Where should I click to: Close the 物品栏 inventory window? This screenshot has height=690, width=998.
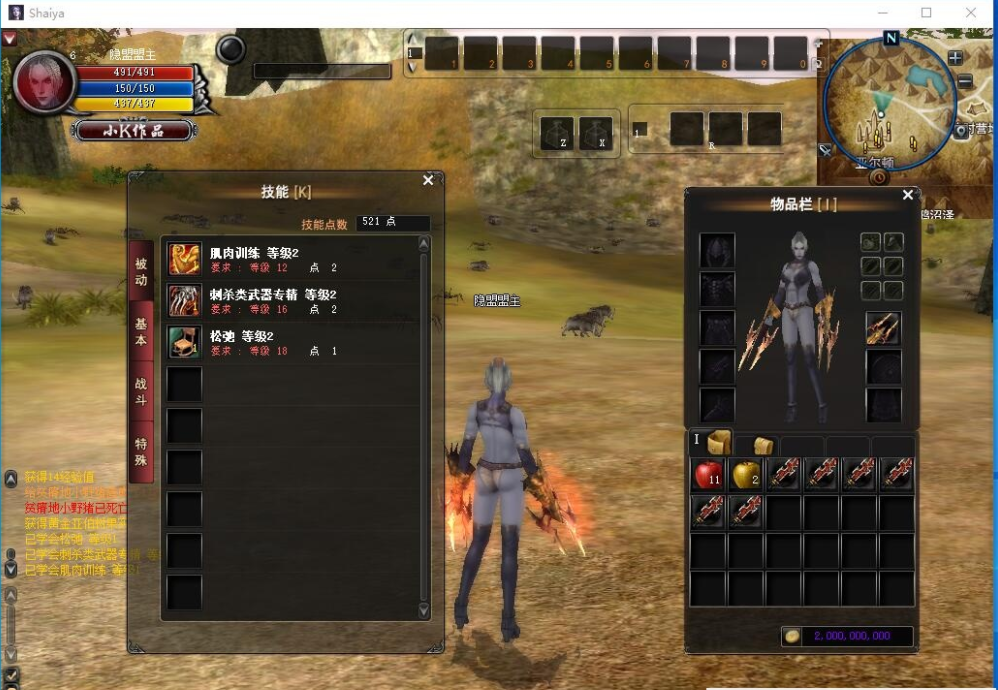point(908,196)
